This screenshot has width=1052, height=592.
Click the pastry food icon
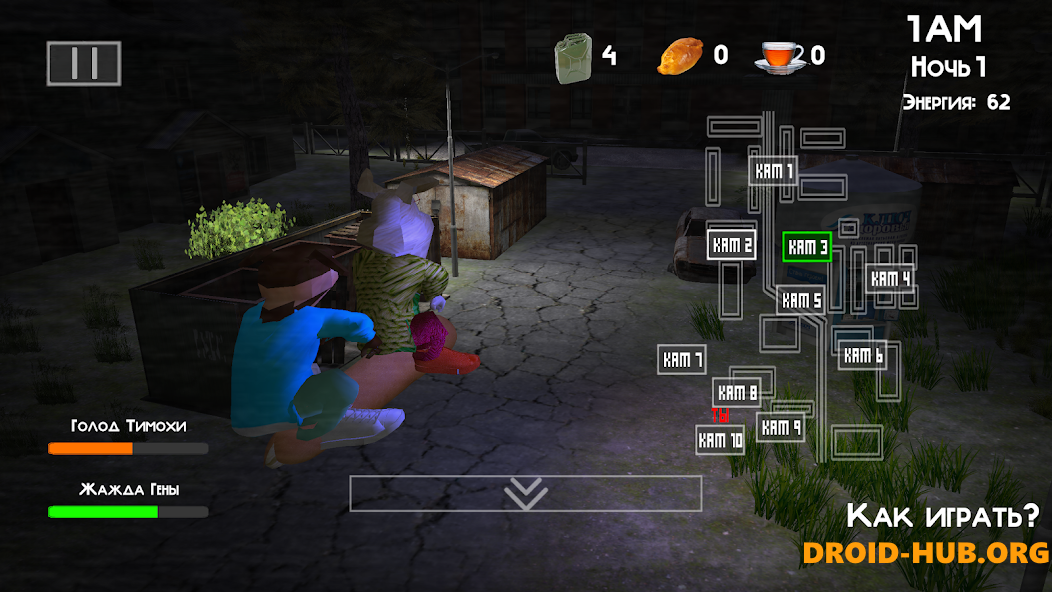pos(680,56)
